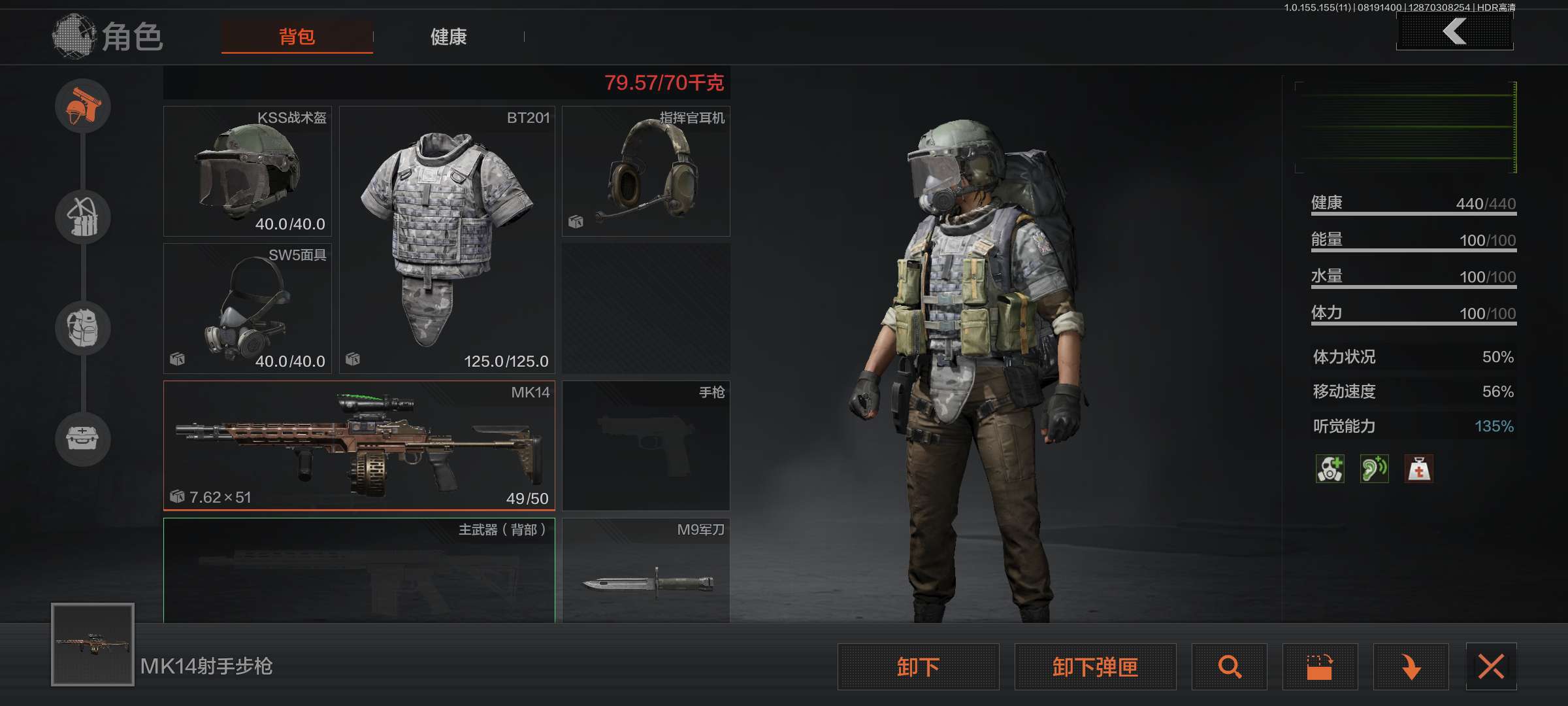Click the orange down-arrow drop button

(1411, 667)
